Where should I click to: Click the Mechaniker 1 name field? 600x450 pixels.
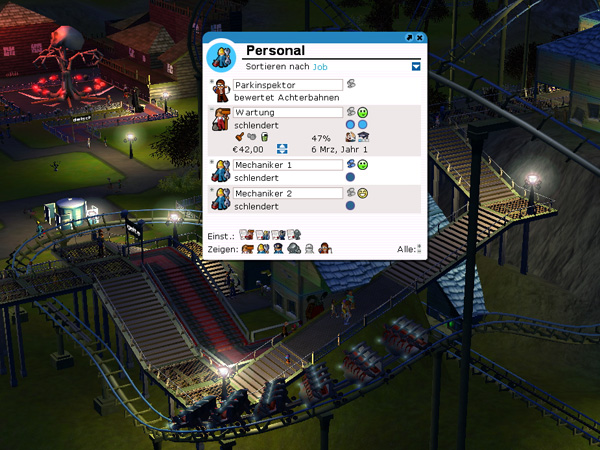click(288, 164)
